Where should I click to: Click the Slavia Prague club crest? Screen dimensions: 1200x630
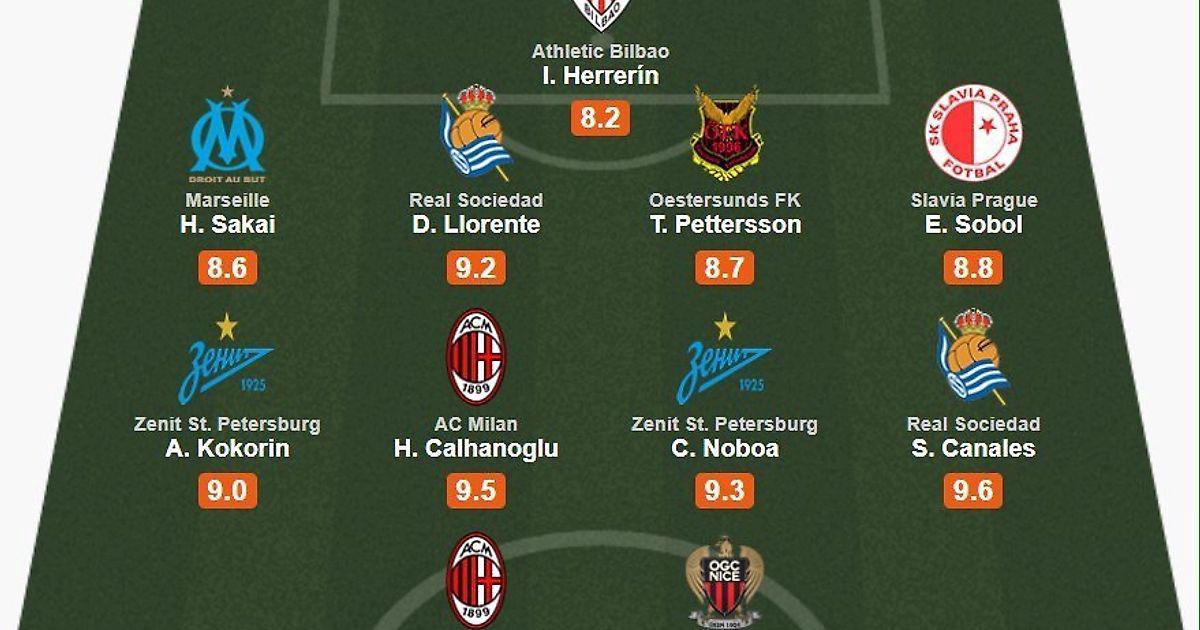tap(973, 133)
